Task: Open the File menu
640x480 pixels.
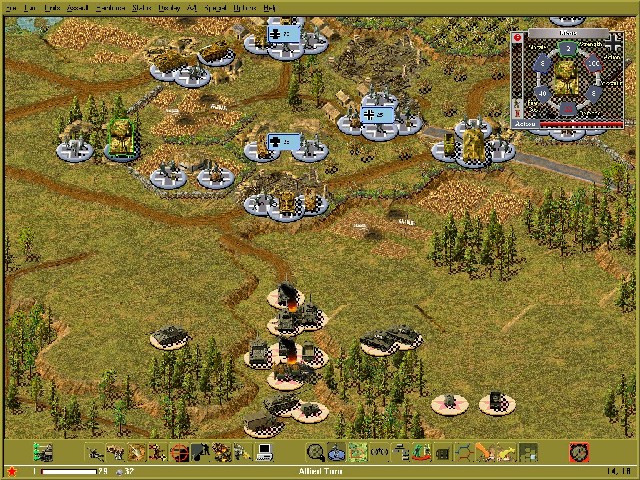Action: point(11,7)
